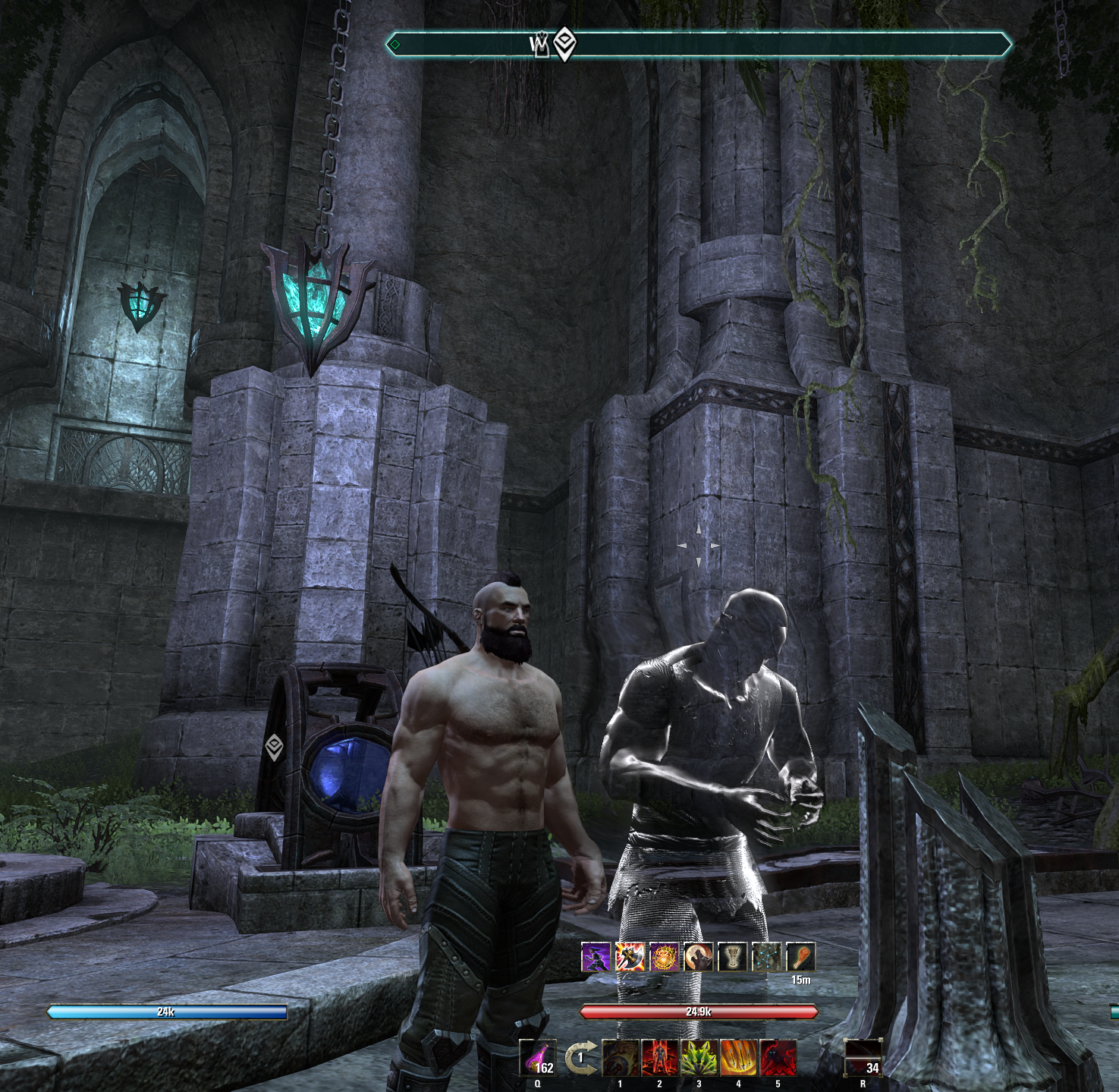Click the wayshrine marker on the compass
1119x1092 pixels.
point(540,46)
